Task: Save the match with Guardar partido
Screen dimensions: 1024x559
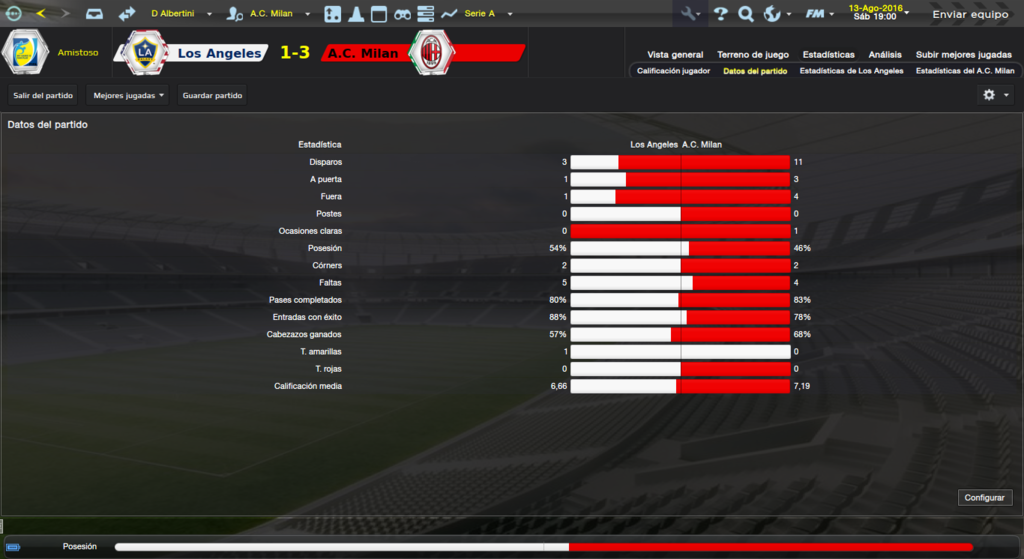Action: [x=212, y=95]
